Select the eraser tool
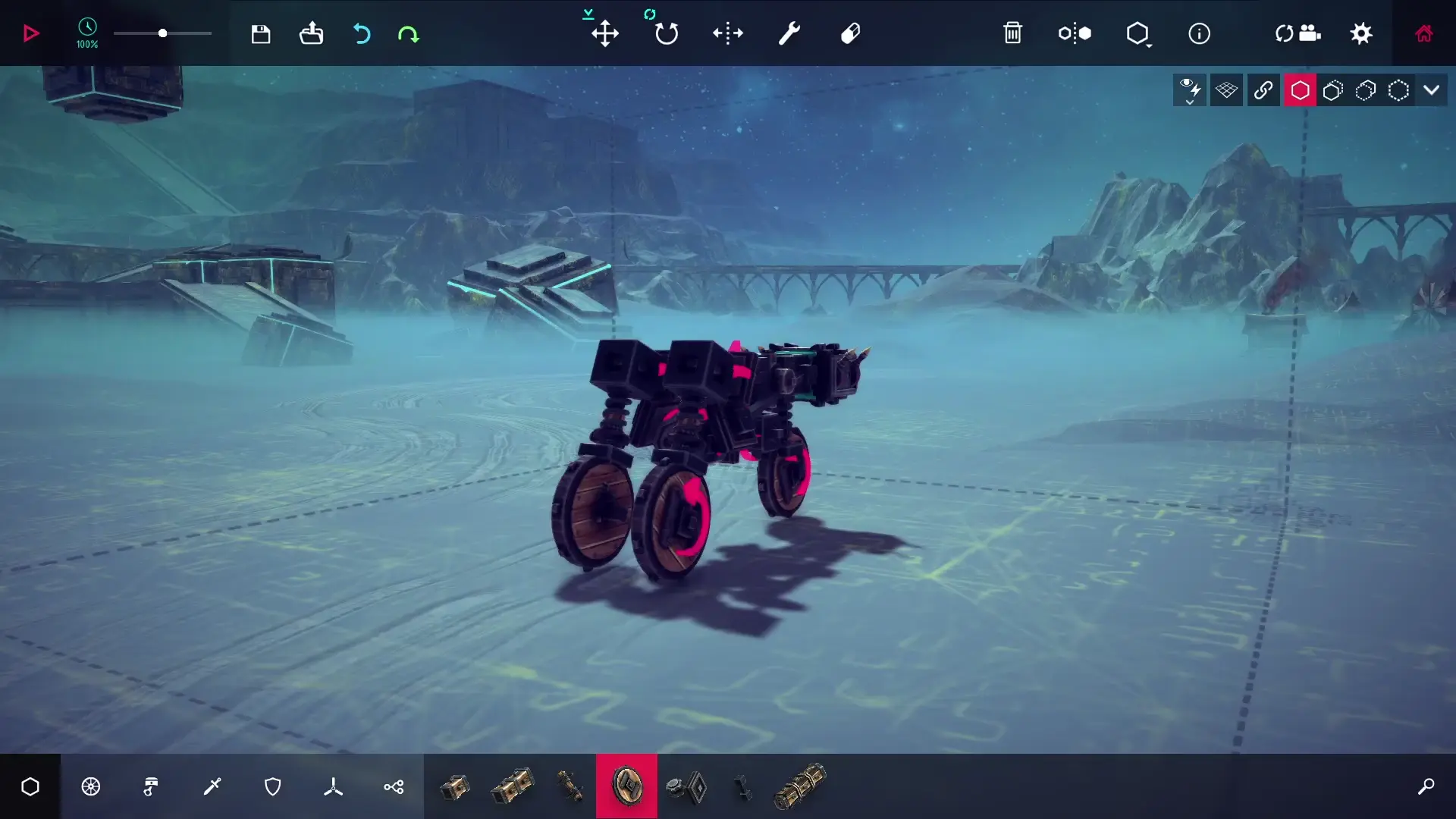The height and width of the screenshot is (819, 1456). pos(849,33)
